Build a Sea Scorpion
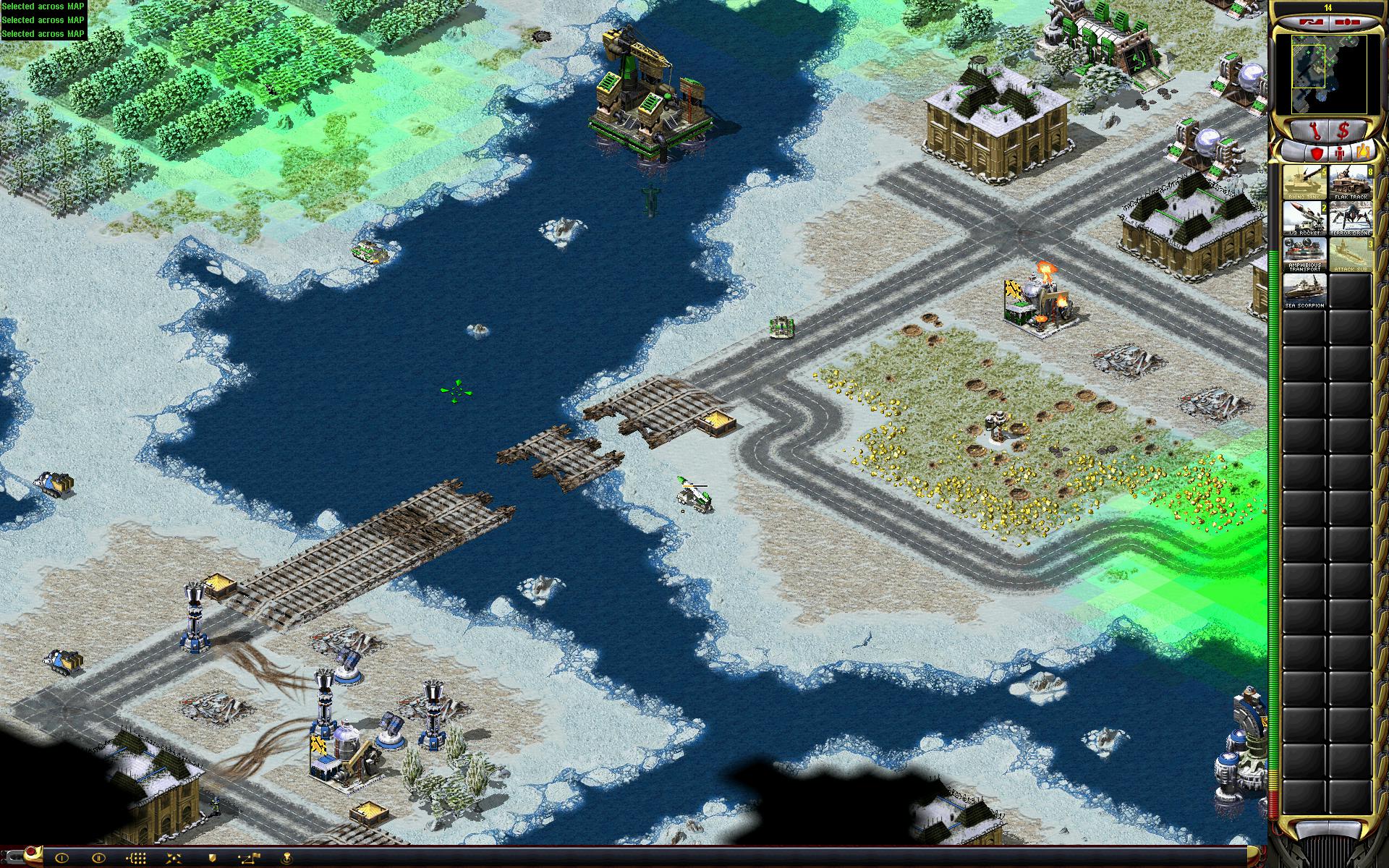This screenshot has width=1389, height=868. pos(1304,291)
